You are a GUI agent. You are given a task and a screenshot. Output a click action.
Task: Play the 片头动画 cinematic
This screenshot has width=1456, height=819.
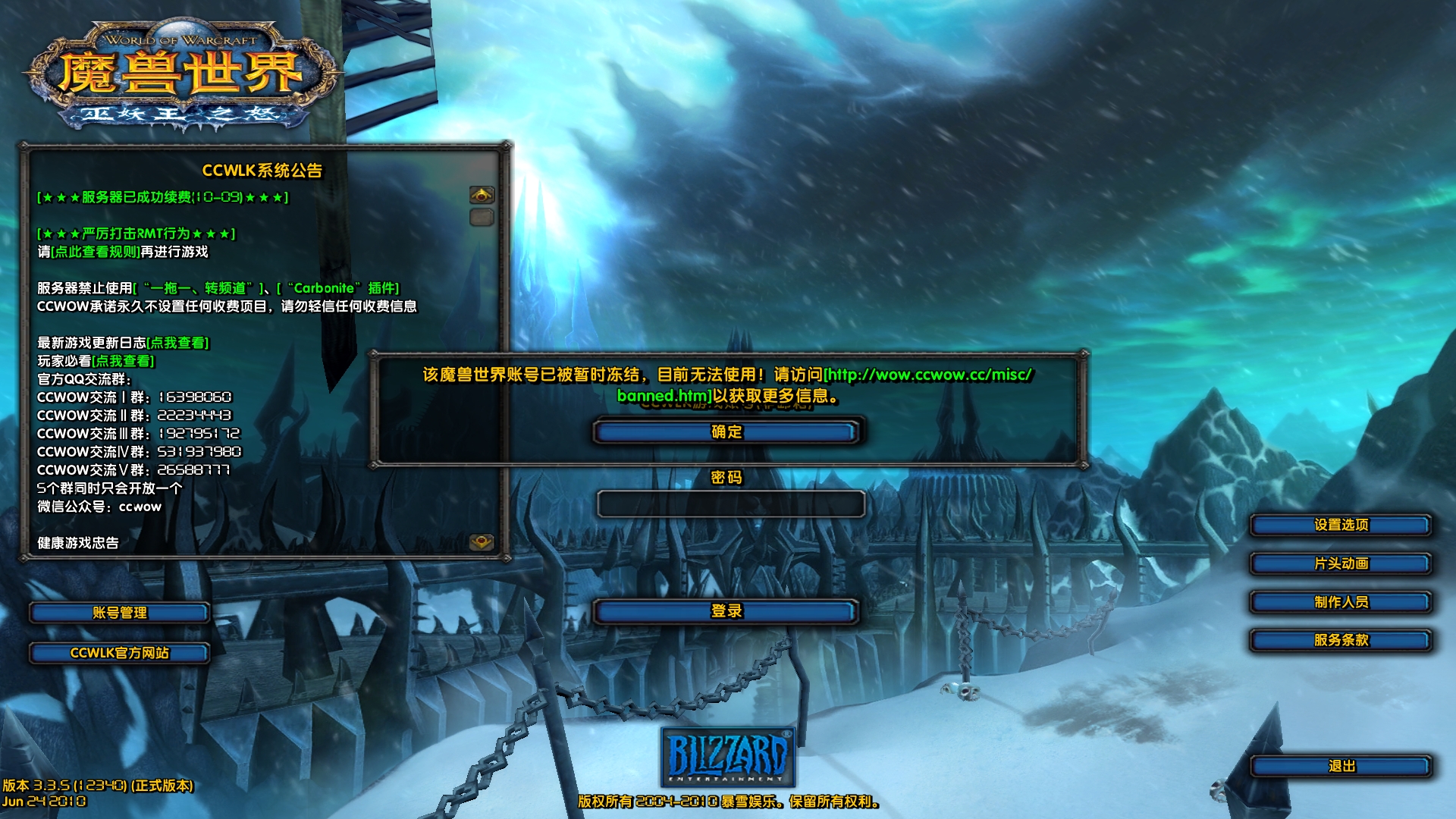pyautogui.click(x=1340, y=563)
